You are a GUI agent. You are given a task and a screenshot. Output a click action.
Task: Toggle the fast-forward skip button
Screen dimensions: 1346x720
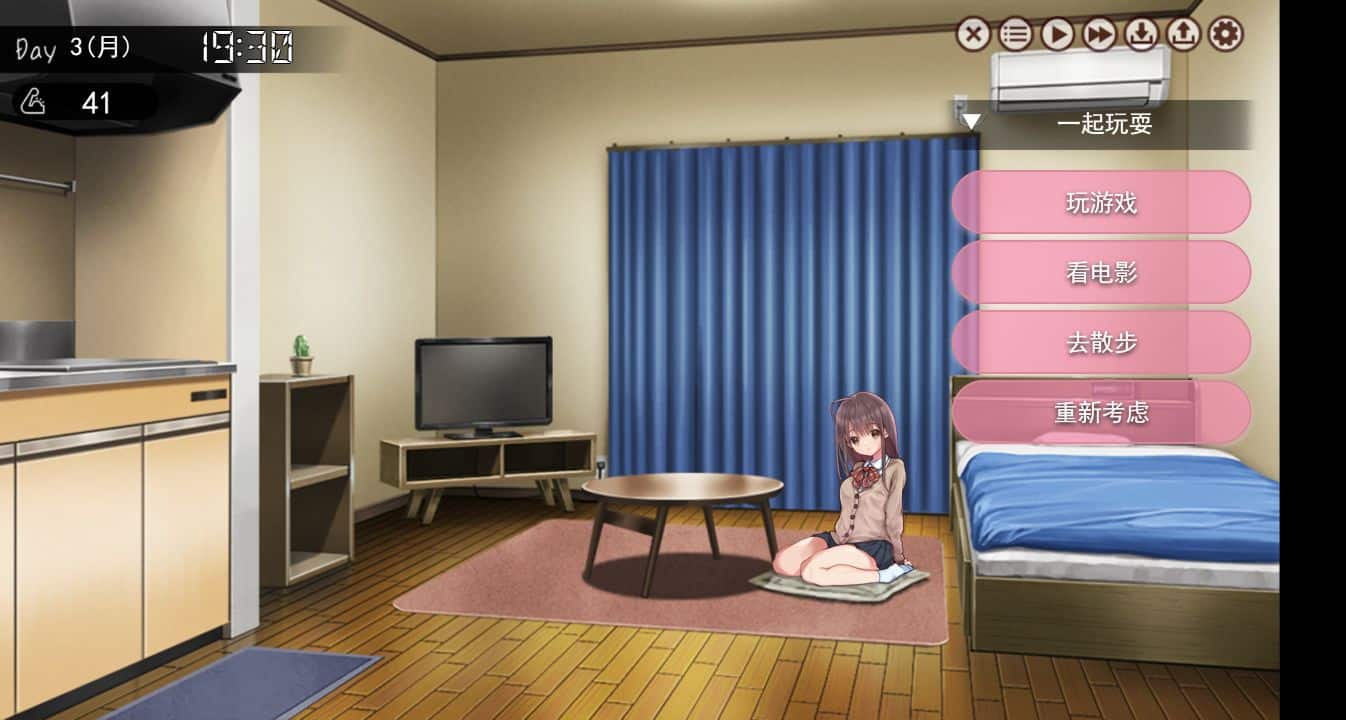(x=1099, y=35)
